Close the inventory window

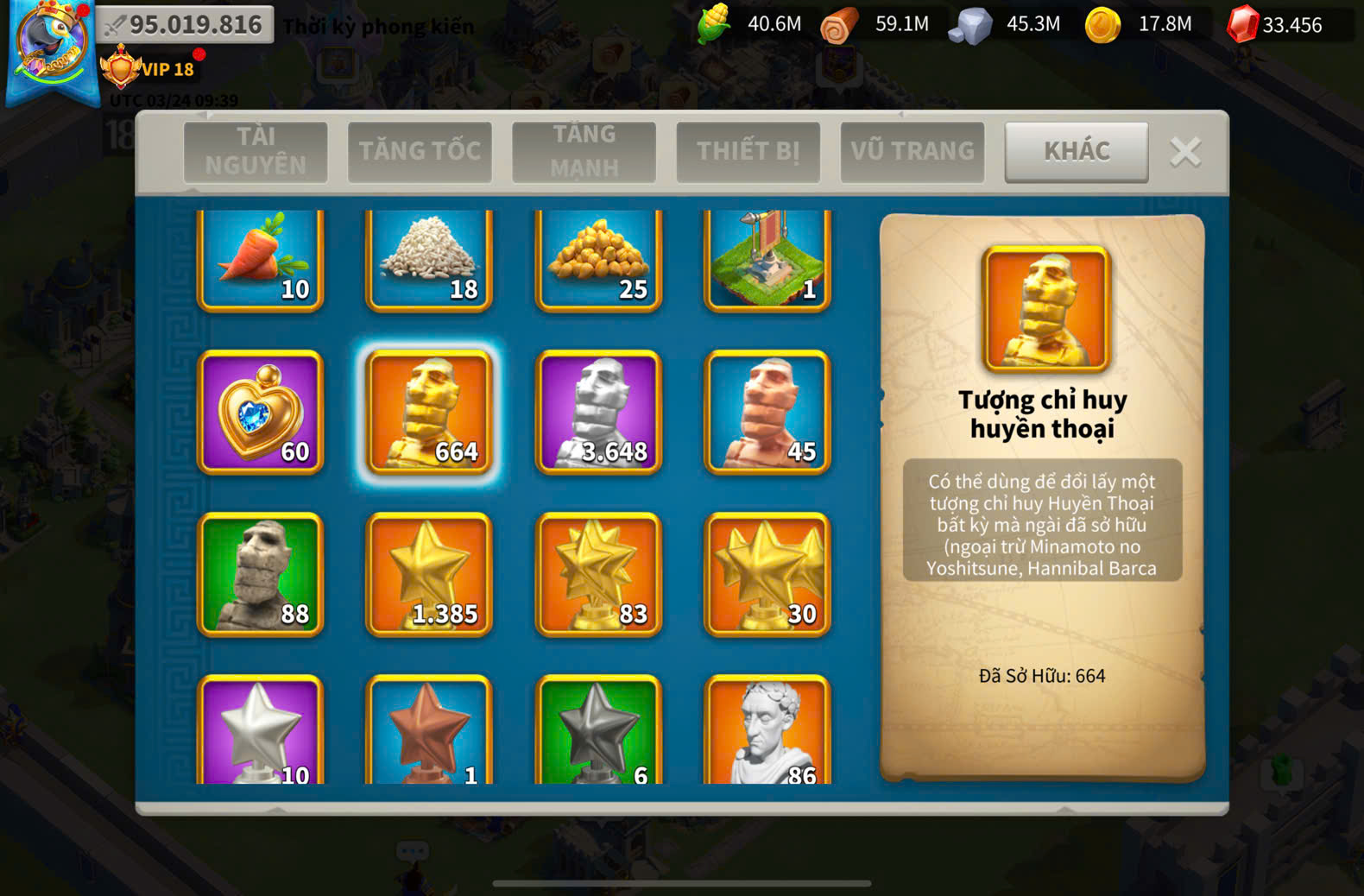pyautogui.click(x=1185, y=152)
